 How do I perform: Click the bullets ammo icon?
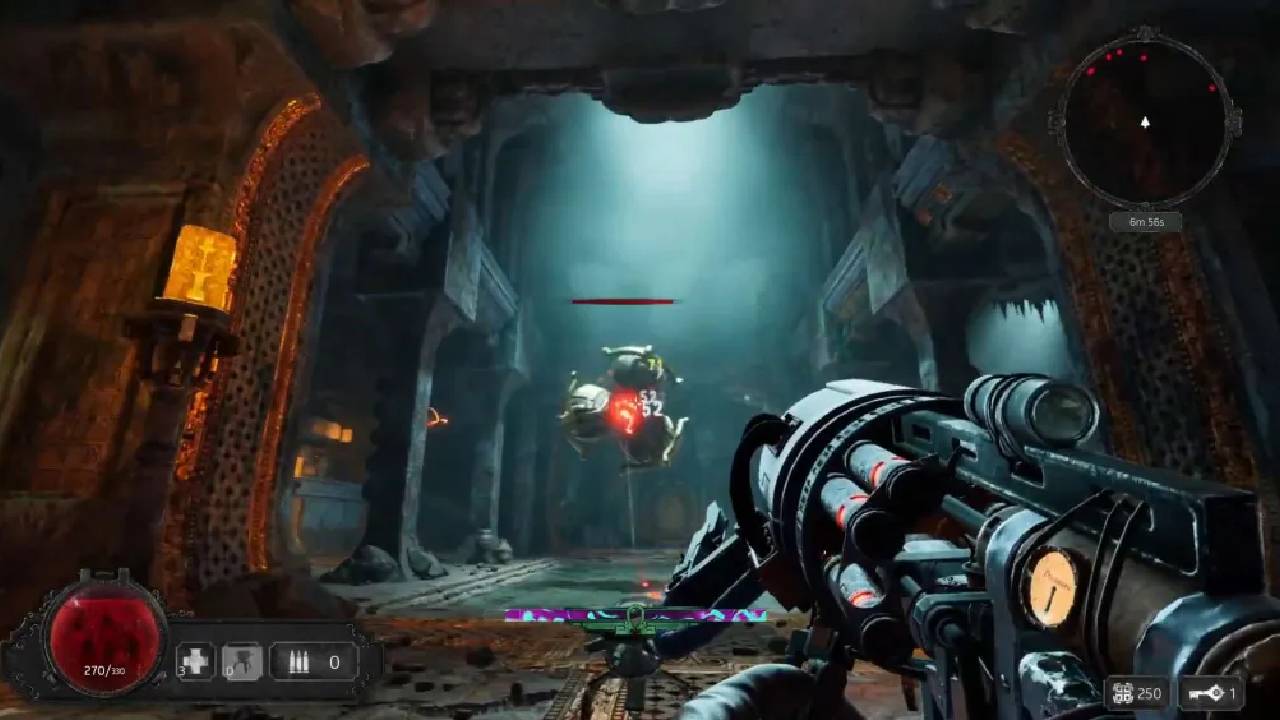(x=298, y=661)
